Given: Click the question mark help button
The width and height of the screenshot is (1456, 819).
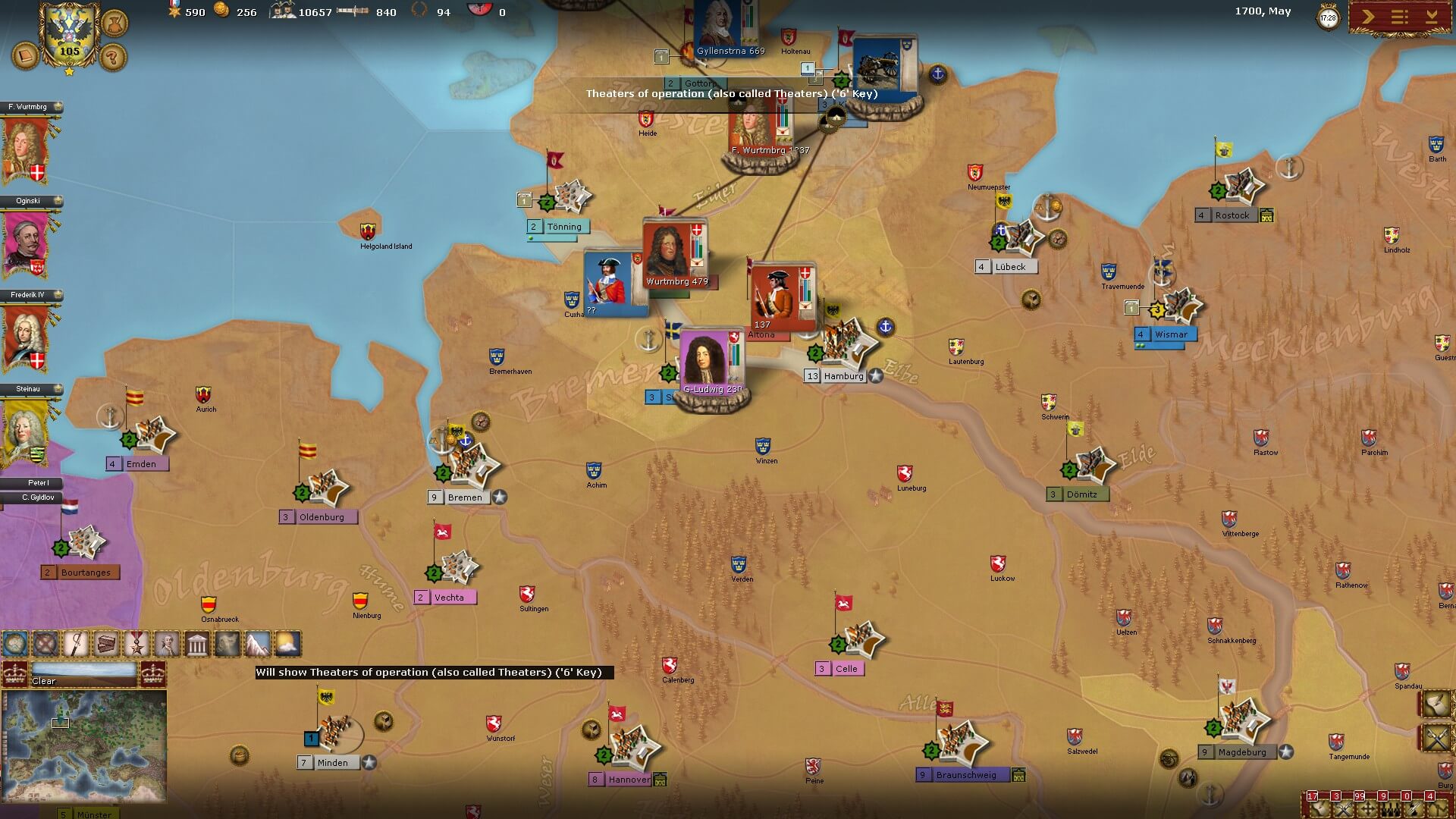Looking at the screenshot, I should 113,57.
